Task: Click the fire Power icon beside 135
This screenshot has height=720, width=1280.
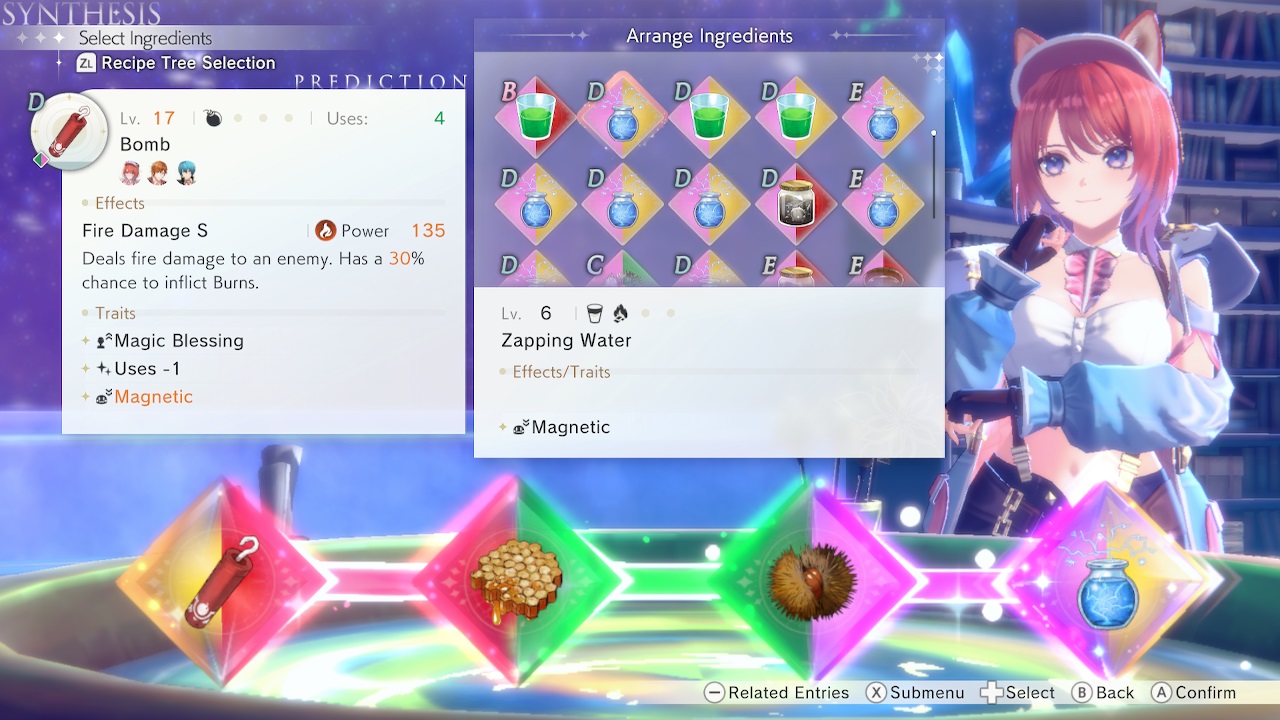Action: [x=326, y=230]
